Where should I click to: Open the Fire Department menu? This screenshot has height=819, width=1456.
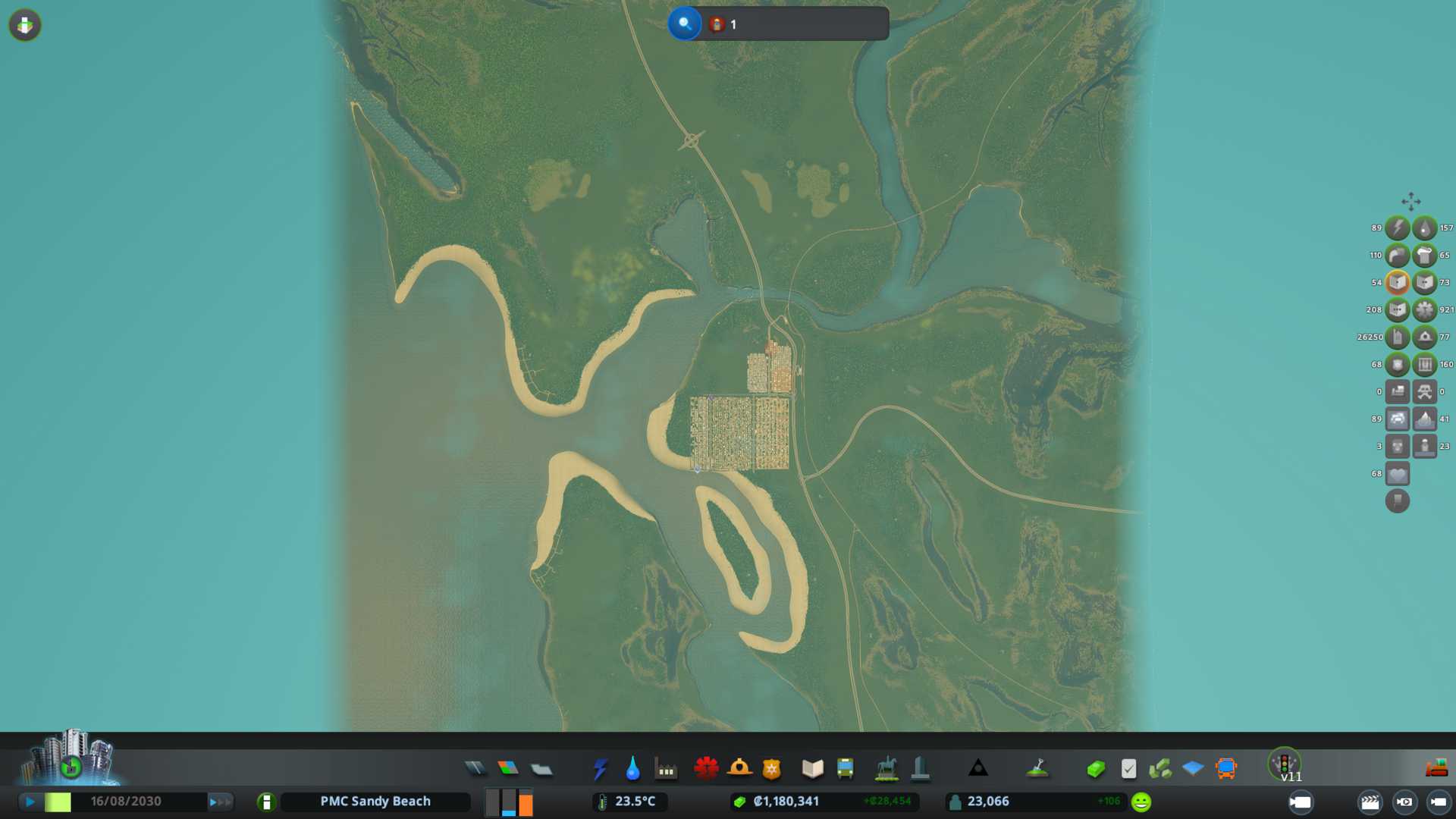point(739,769)
